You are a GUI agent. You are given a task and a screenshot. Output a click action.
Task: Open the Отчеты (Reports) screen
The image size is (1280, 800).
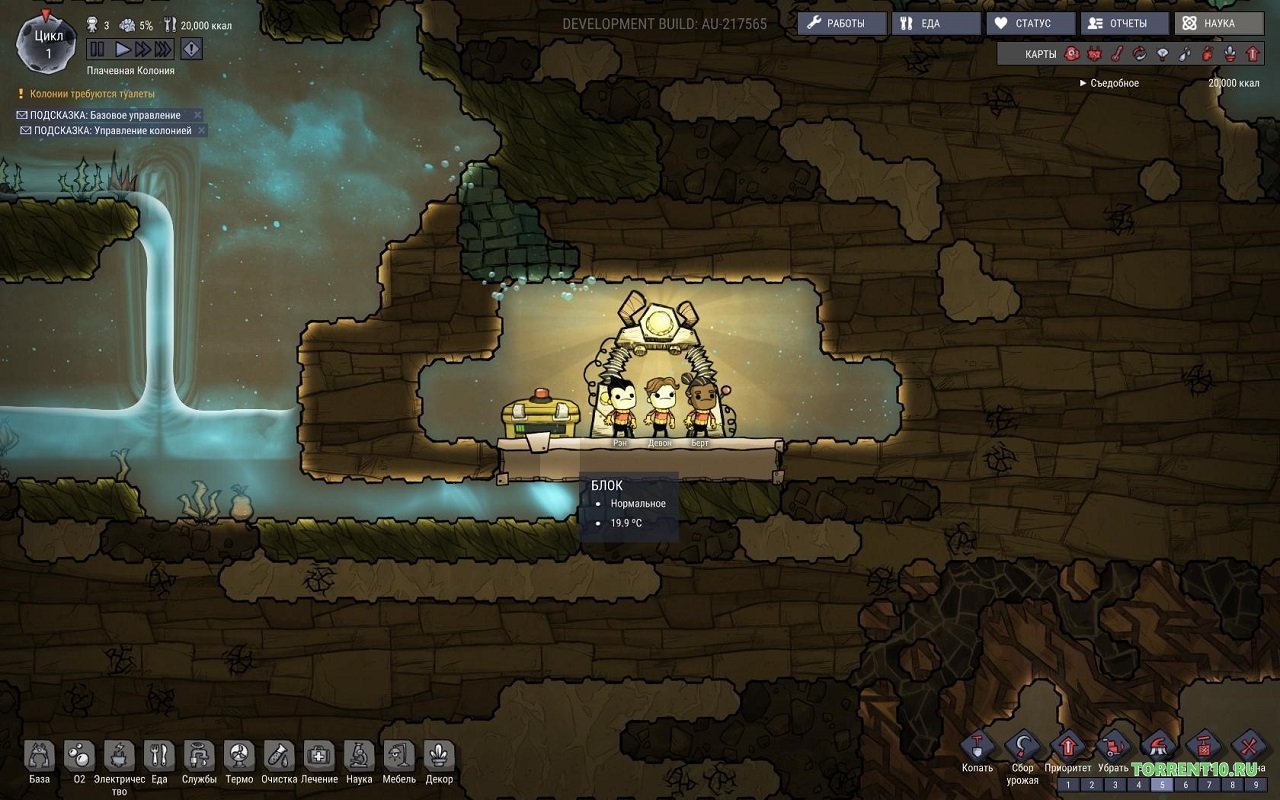click(1125, 23)
